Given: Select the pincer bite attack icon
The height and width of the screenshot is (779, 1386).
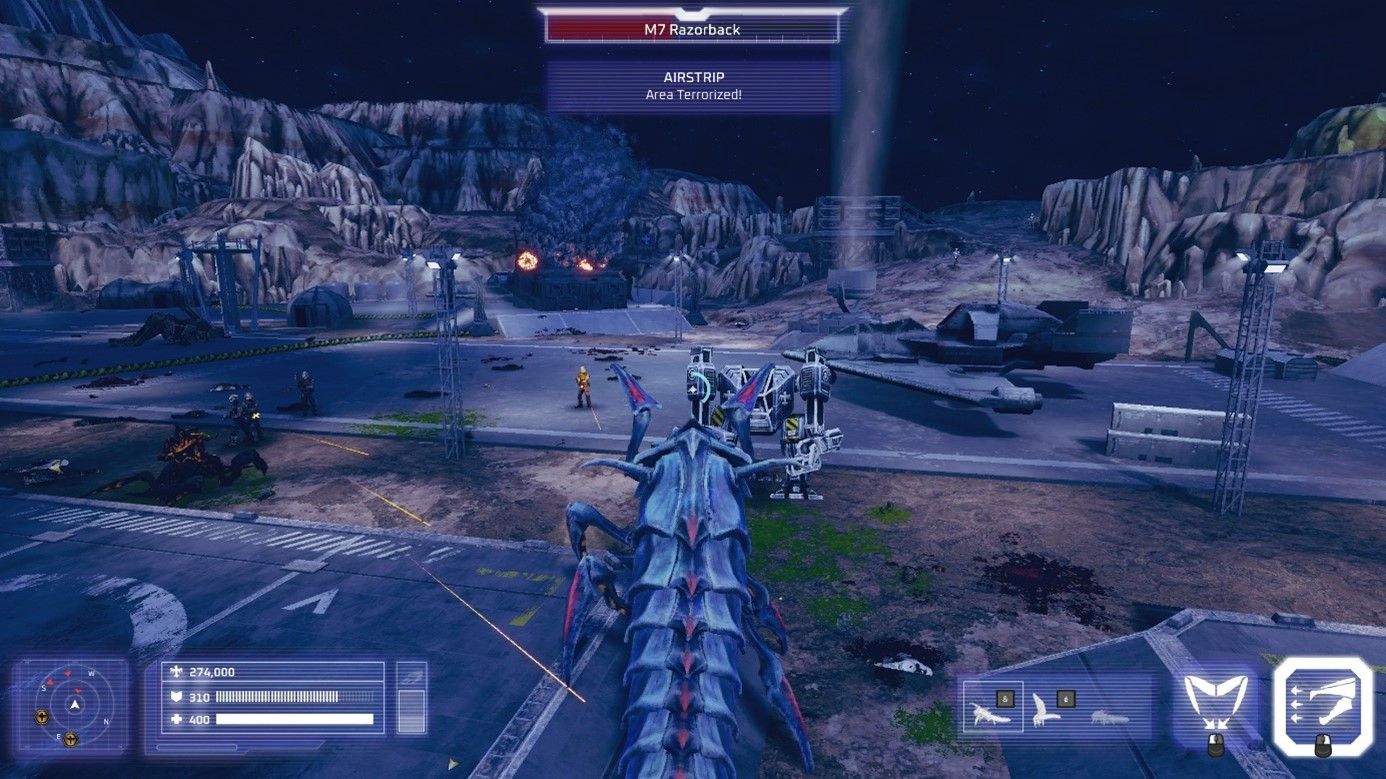Looking at the screenshot, I should [x=1214, y=697].
